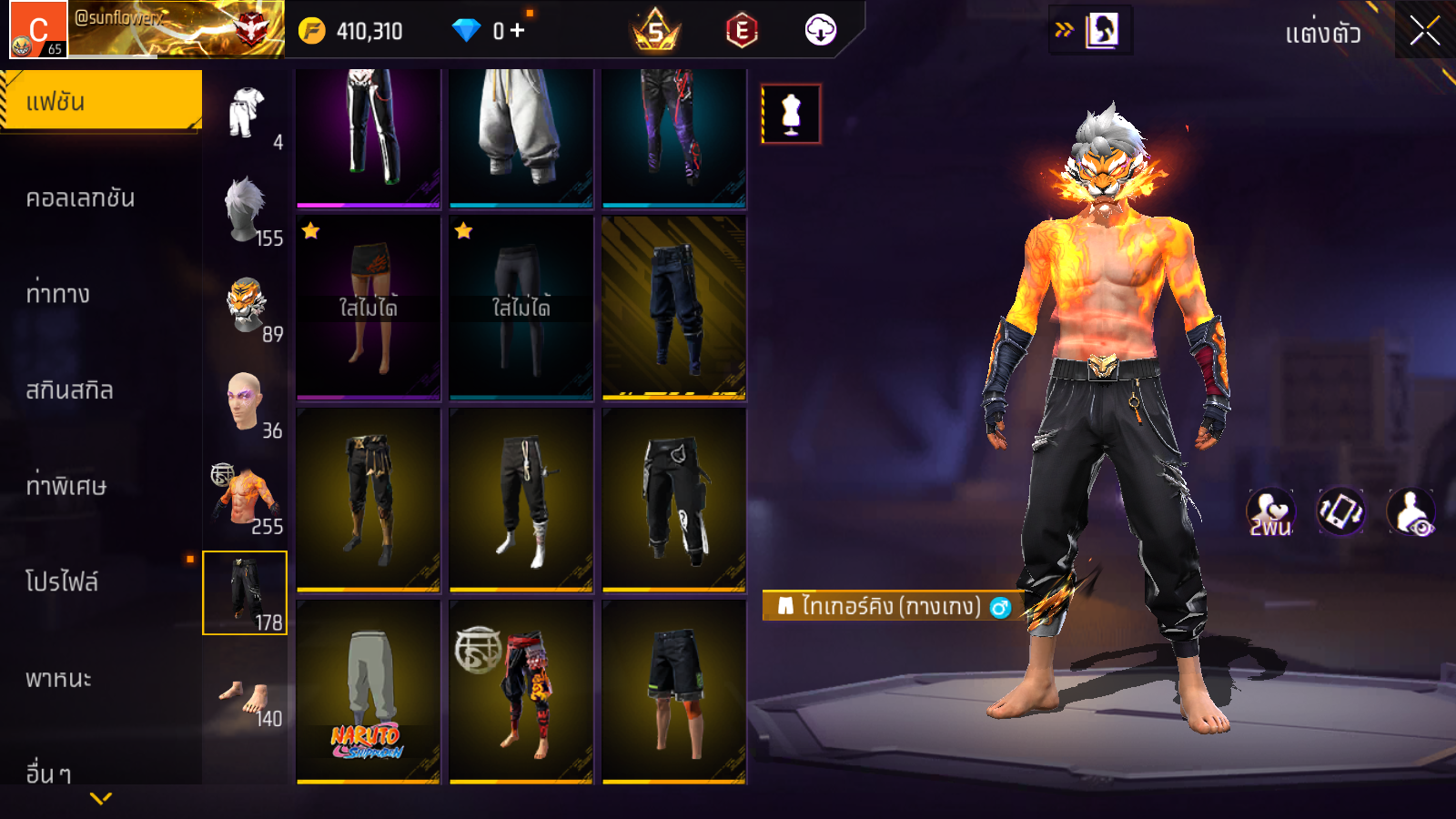Image resolution: width=1456 pixels, height=819 pixels.
Task: Pick the black cargo shorts item
Action: tap(674, 692)
